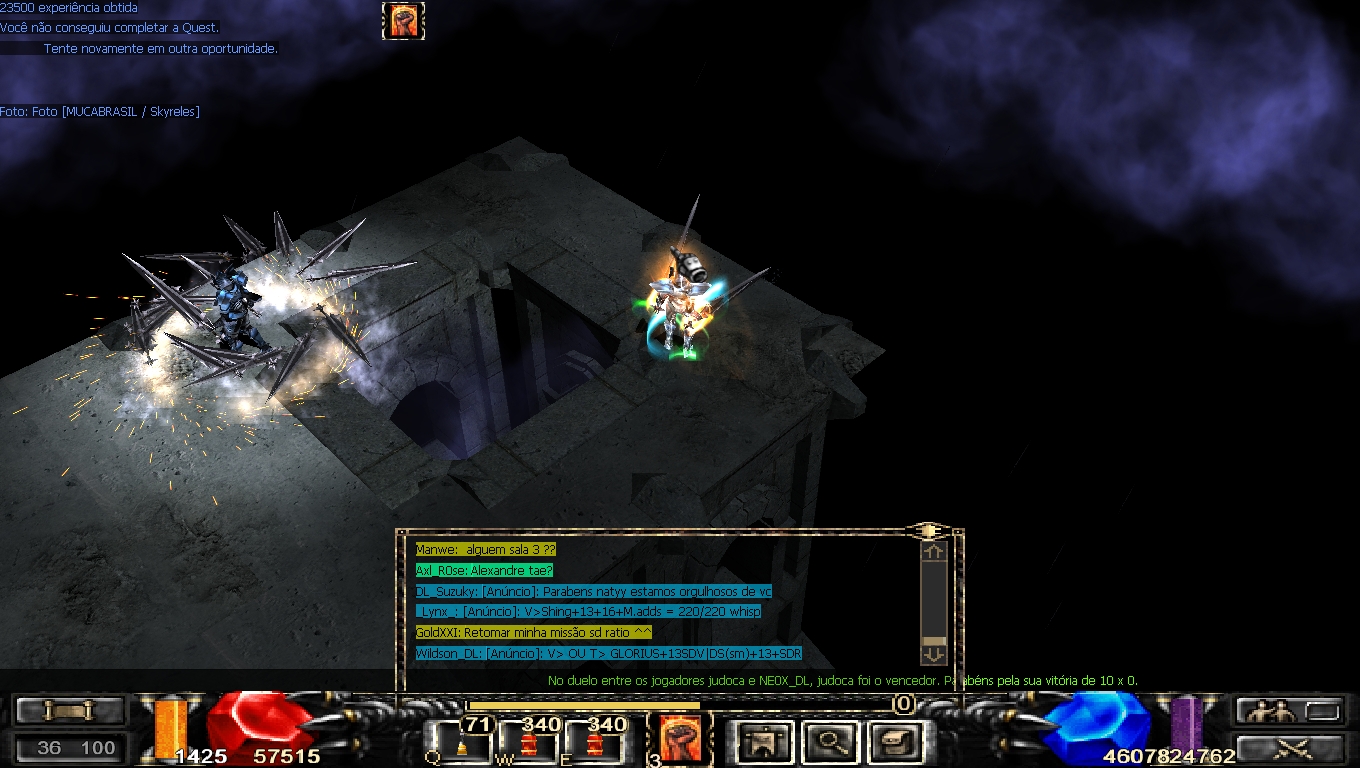The image size is (1360, 768).
Task: Click the fist buff icon at top
Action: (404, 21)
